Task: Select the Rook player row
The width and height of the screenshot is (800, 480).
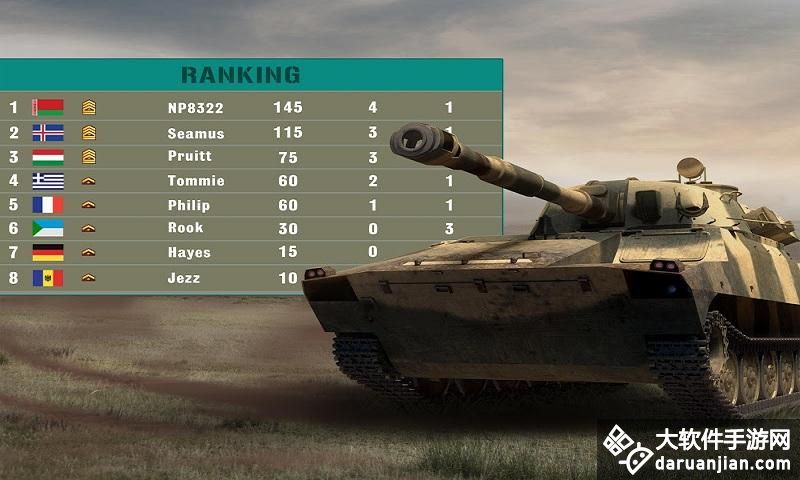Action: coord(185,229)
